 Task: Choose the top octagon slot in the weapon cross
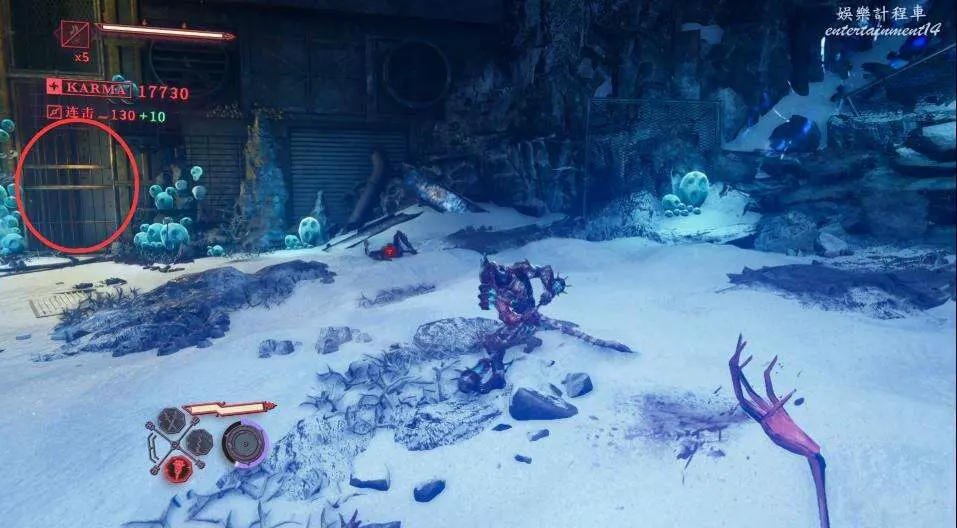click(x=172, y=419)
